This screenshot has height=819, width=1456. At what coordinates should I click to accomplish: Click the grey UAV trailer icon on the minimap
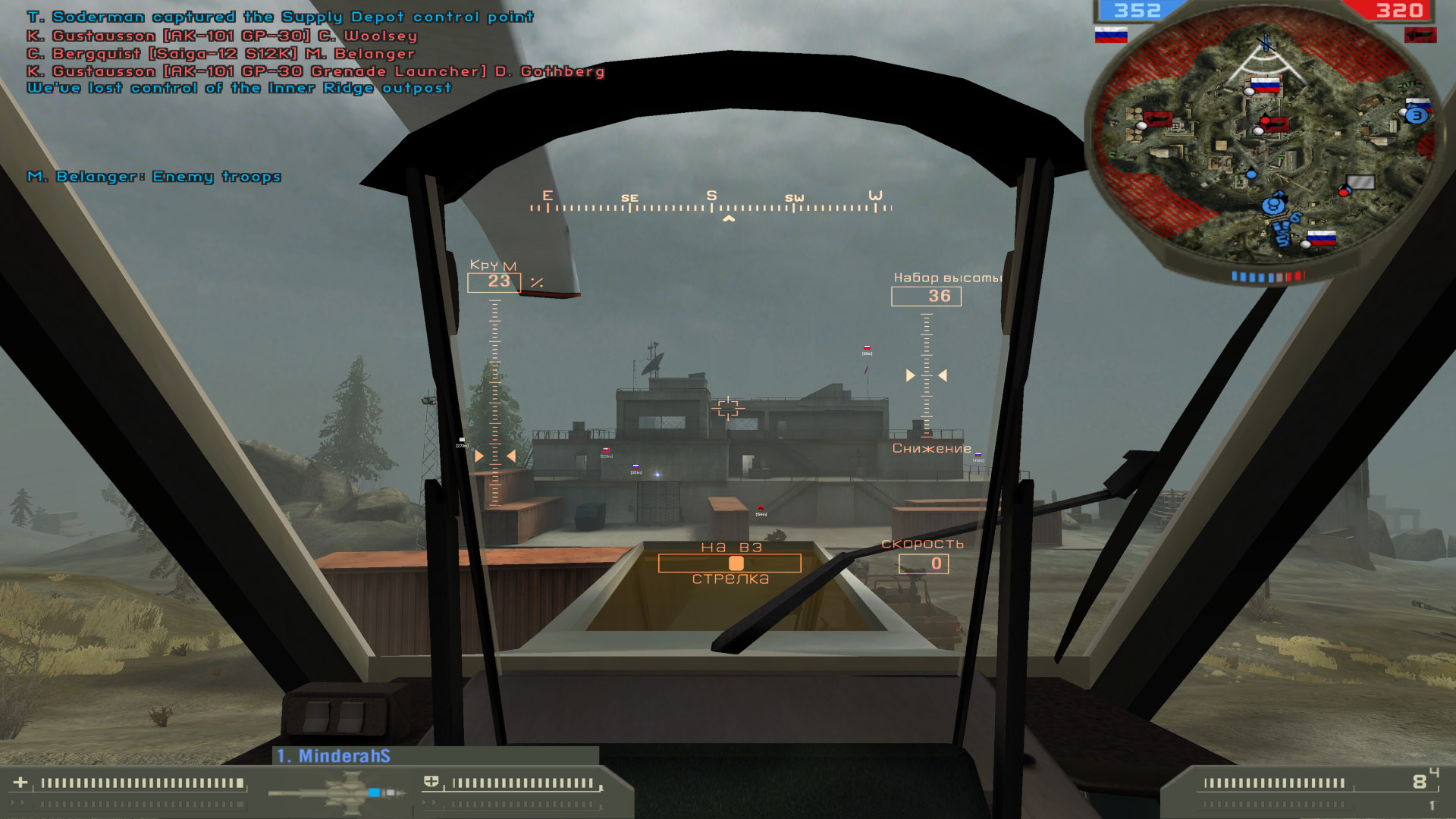[x=1360, y=180]
